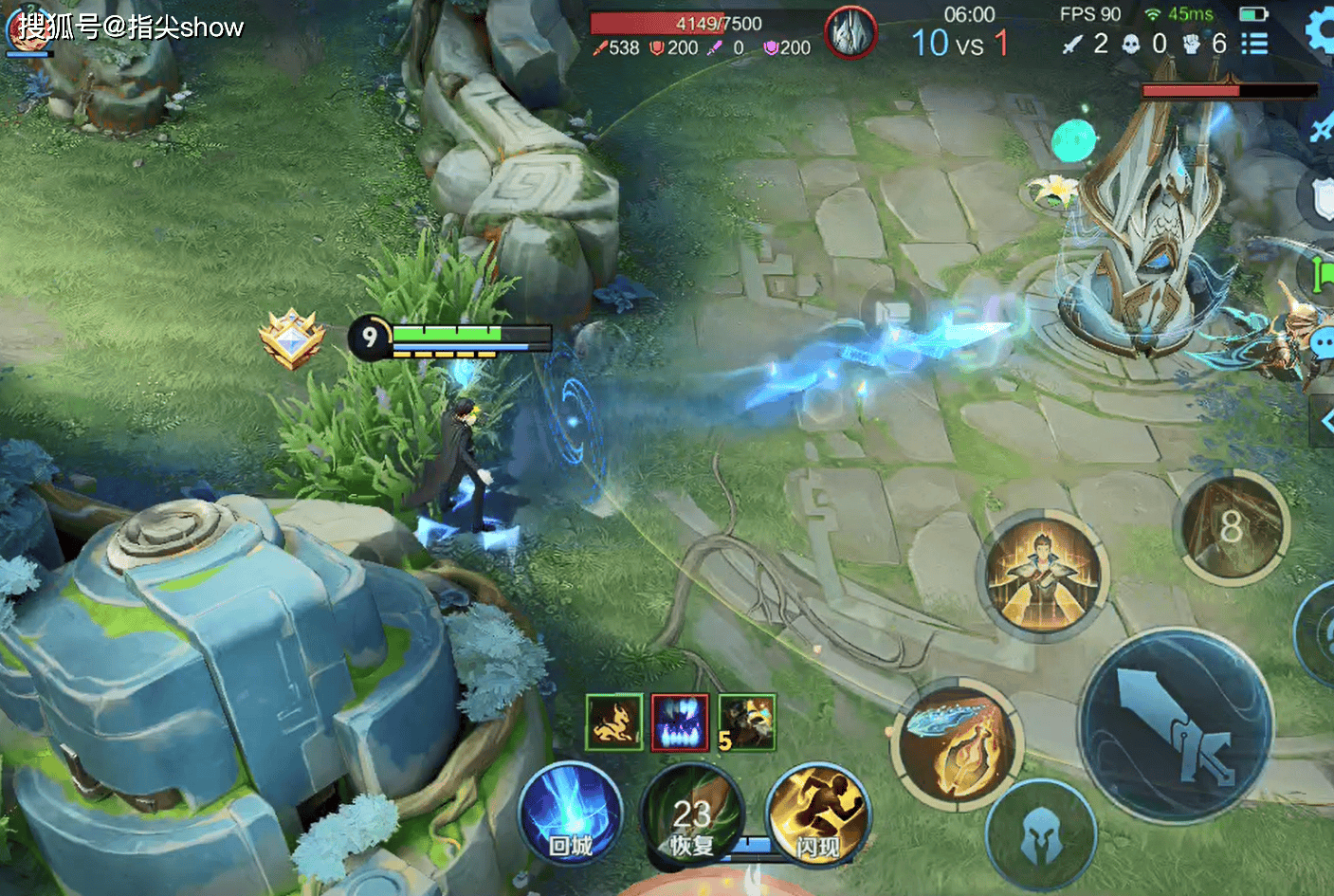Use the item icon marked 5
This screenshot has width=1334, height=896.
[747, 722]
